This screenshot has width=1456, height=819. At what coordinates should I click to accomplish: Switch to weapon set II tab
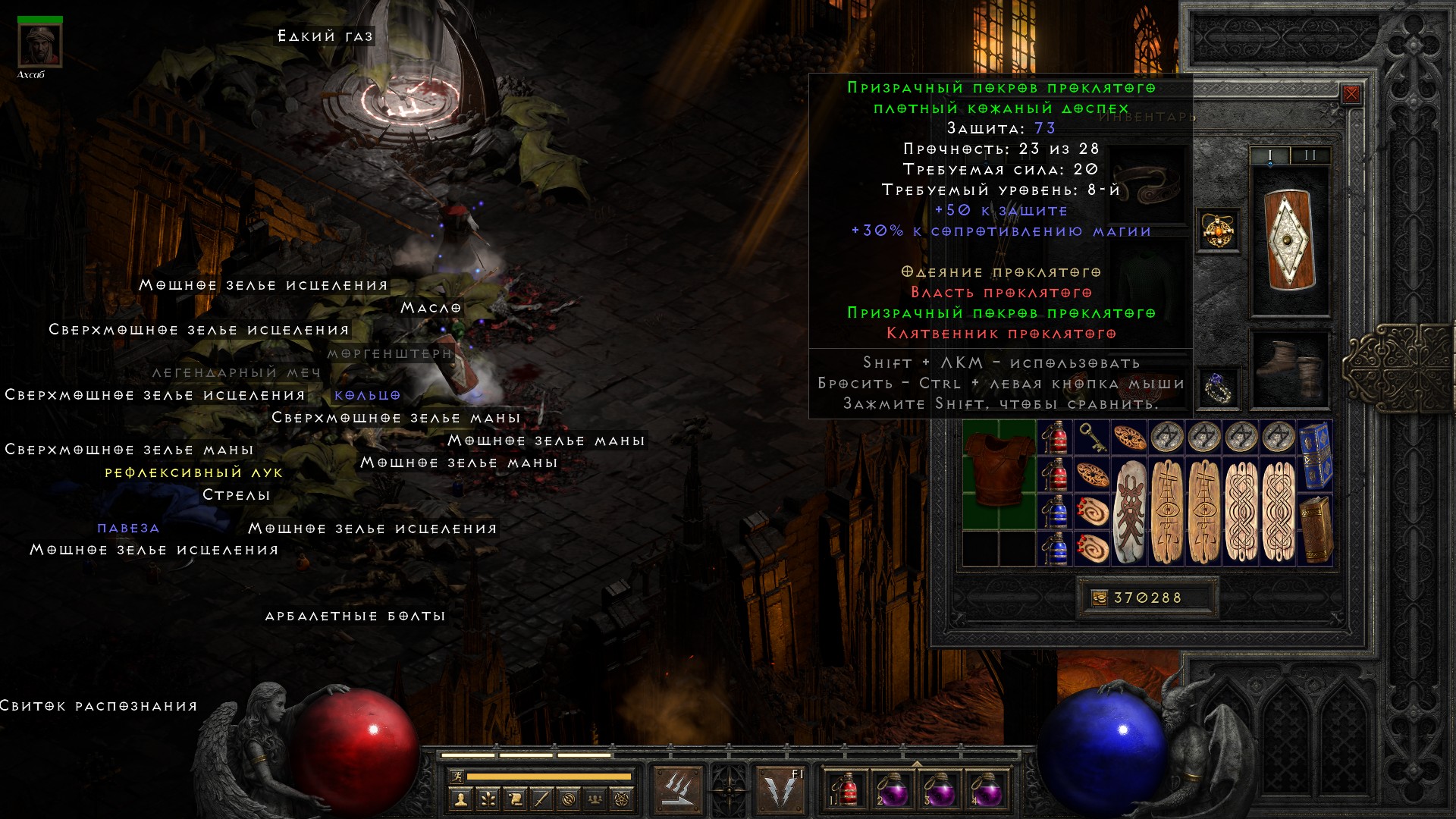pyautogui.click(x=1310, y=155)
